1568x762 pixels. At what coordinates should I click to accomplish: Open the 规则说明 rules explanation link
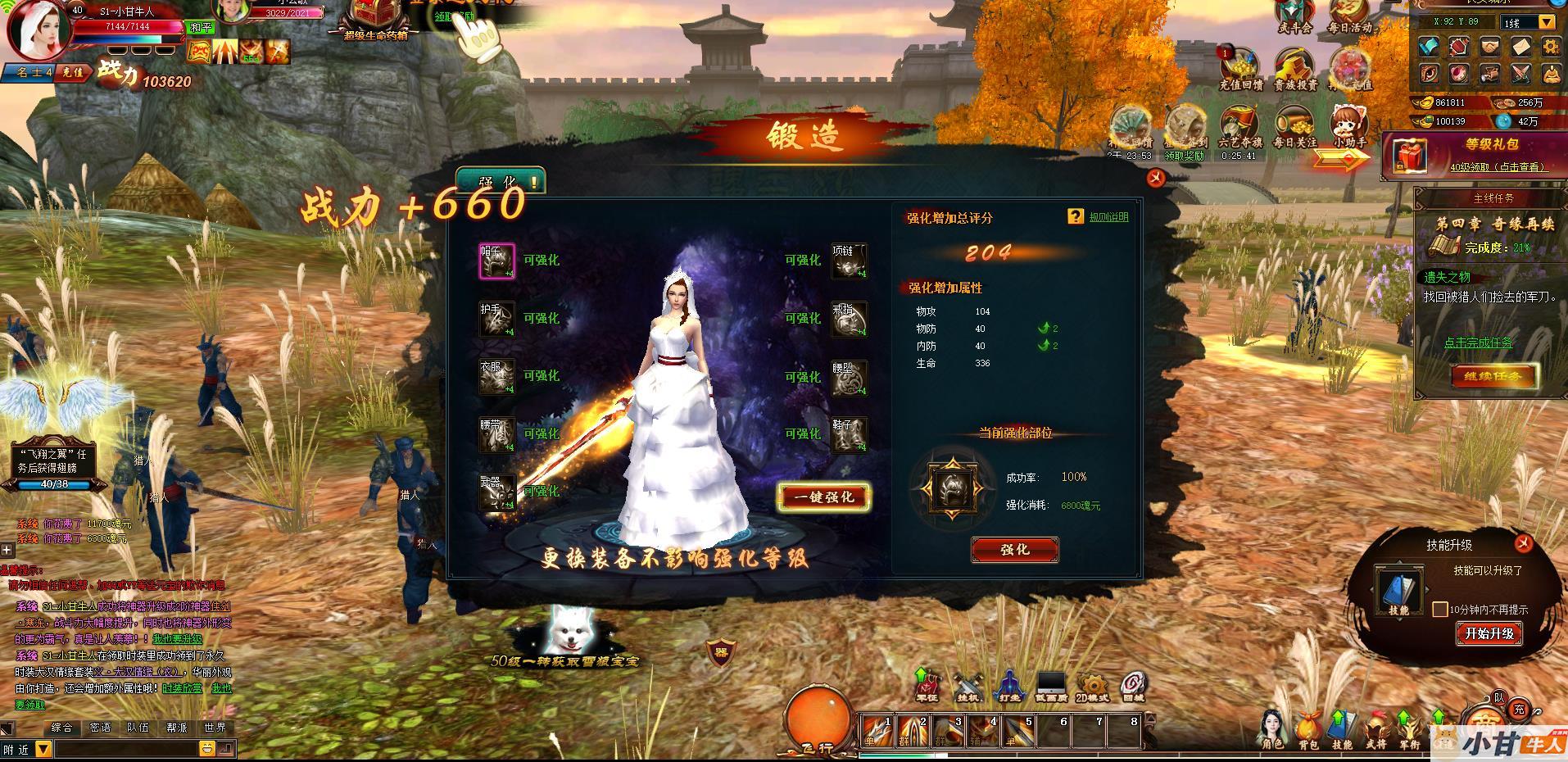click(1108, 217)
